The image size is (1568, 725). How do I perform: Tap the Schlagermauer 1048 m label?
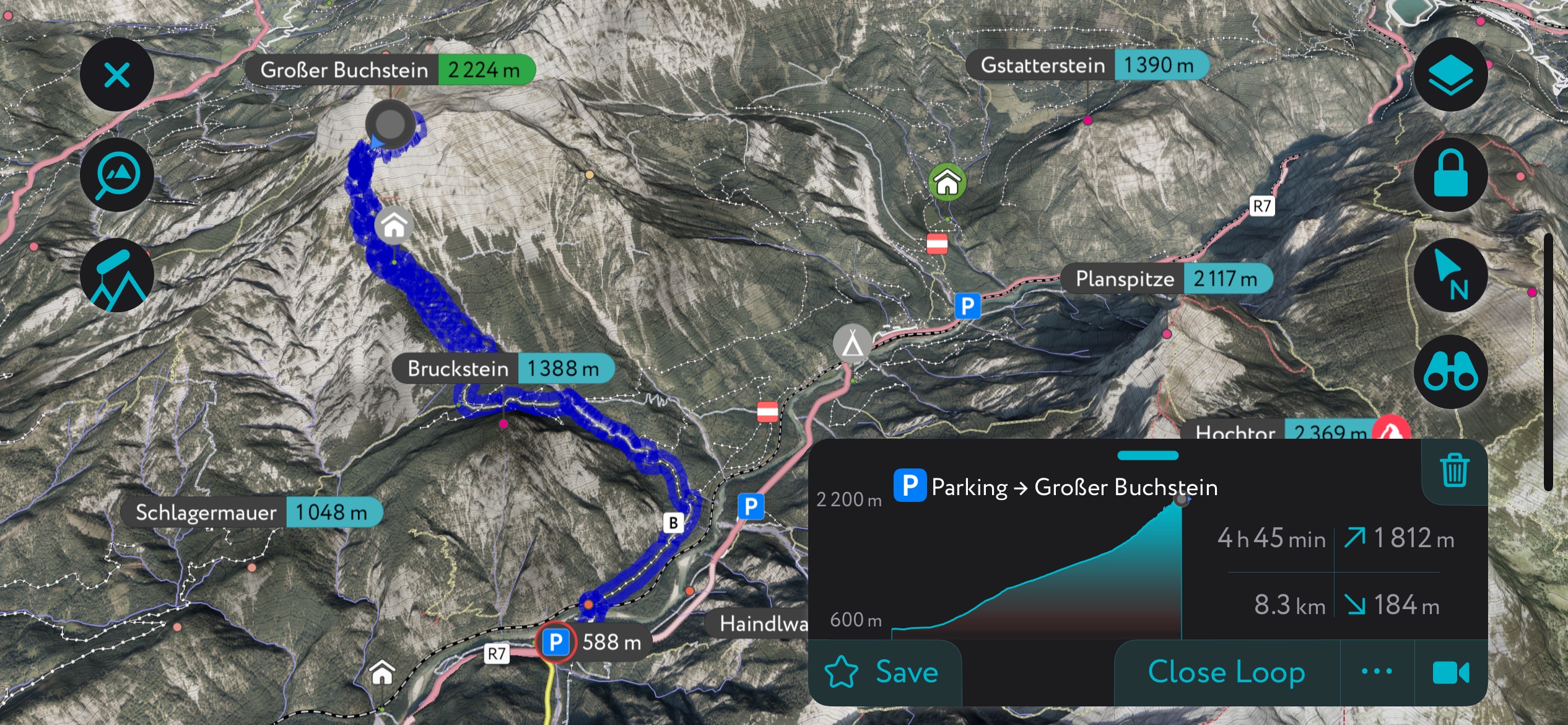click(x=251, y=512)
